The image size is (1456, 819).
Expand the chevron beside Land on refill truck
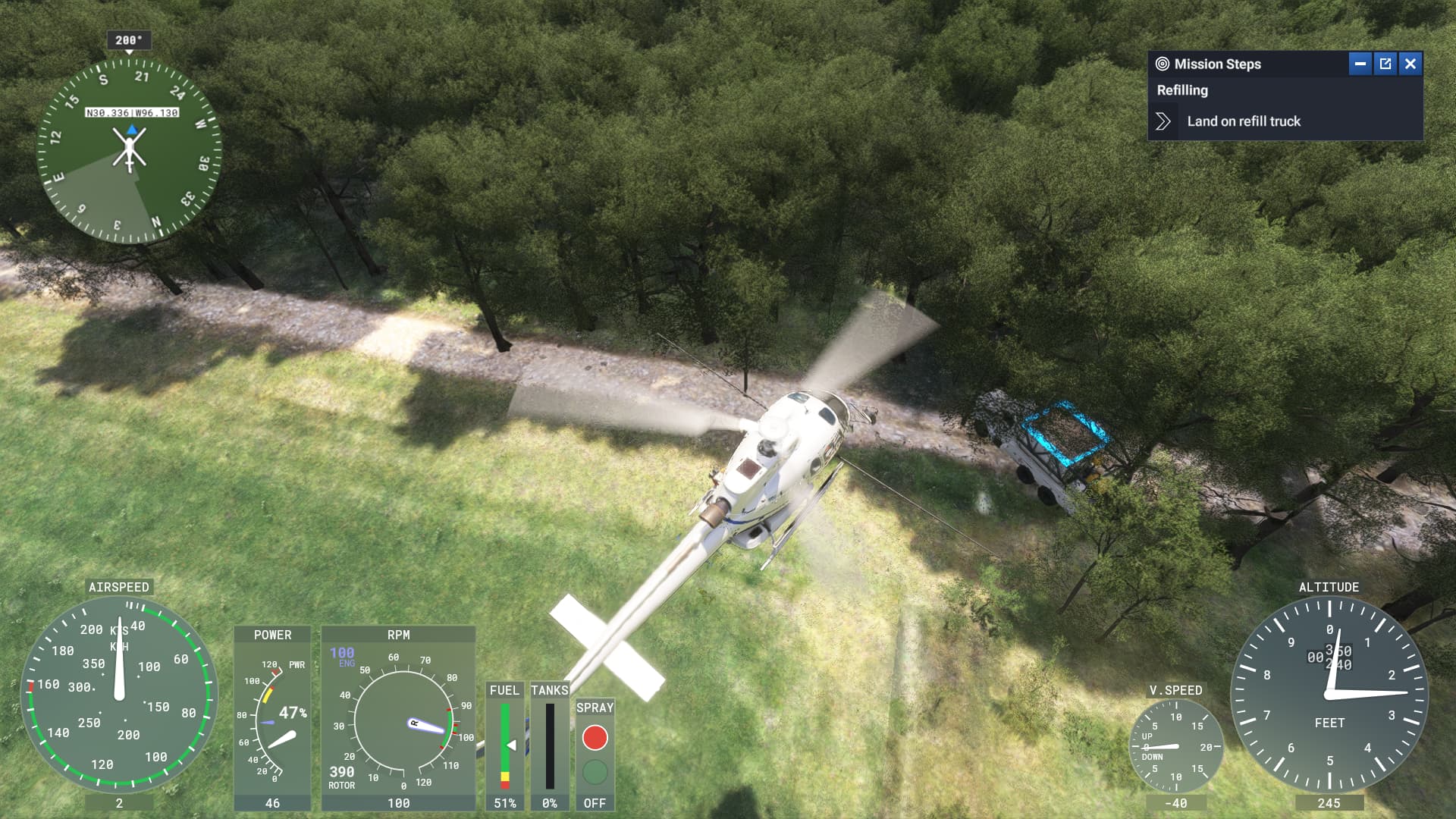pos(1163,121)
